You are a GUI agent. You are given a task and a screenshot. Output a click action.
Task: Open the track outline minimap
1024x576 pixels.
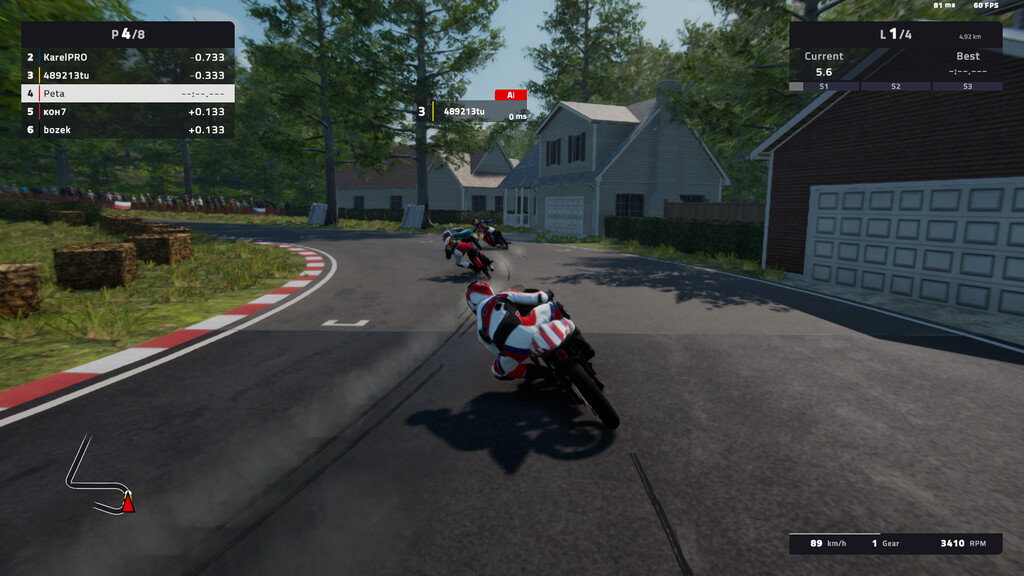pos(98,476)
